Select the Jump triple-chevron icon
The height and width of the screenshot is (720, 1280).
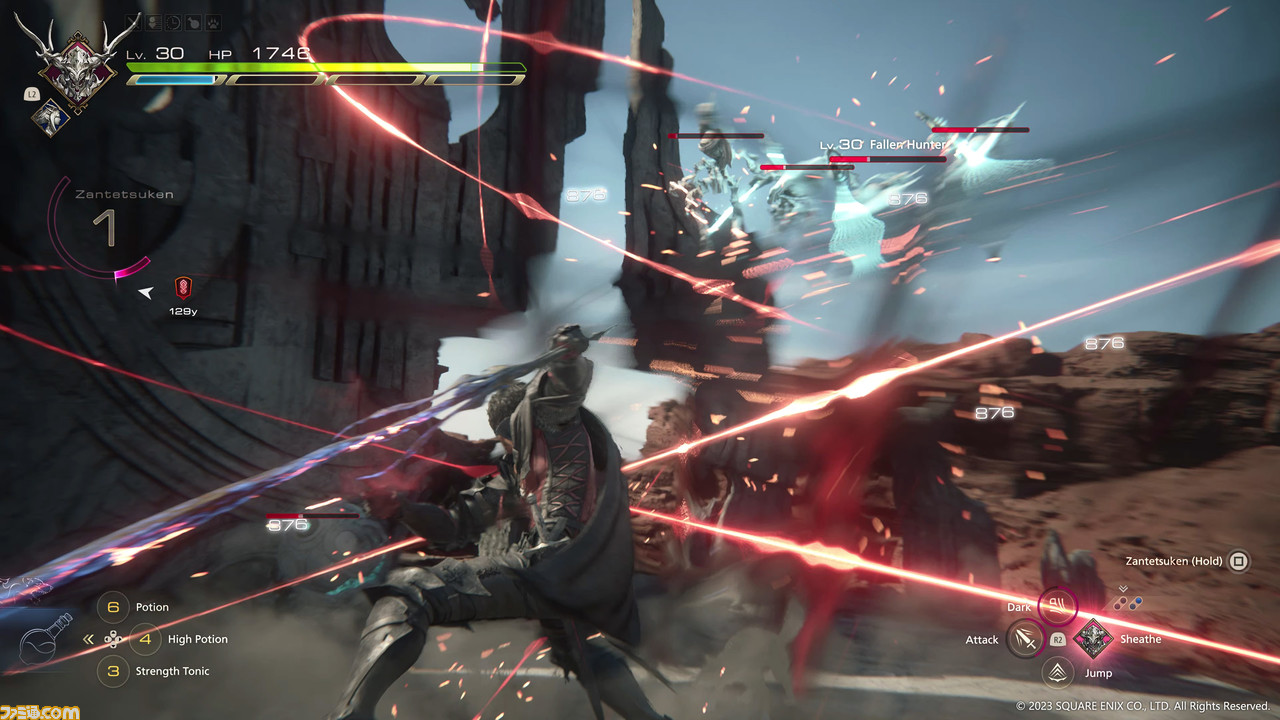pyautogui.click(x=1057, y=673)
